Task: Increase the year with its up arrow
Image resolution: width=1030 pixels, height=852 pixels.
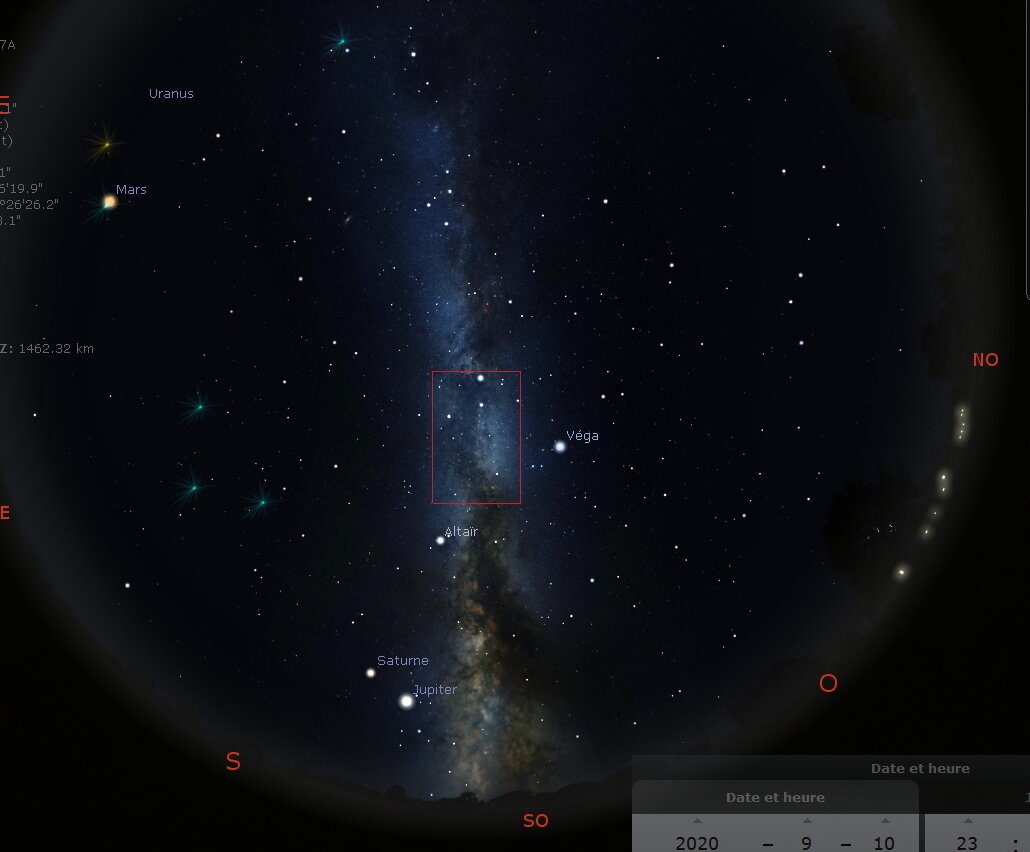Action: tap(697, 821)
